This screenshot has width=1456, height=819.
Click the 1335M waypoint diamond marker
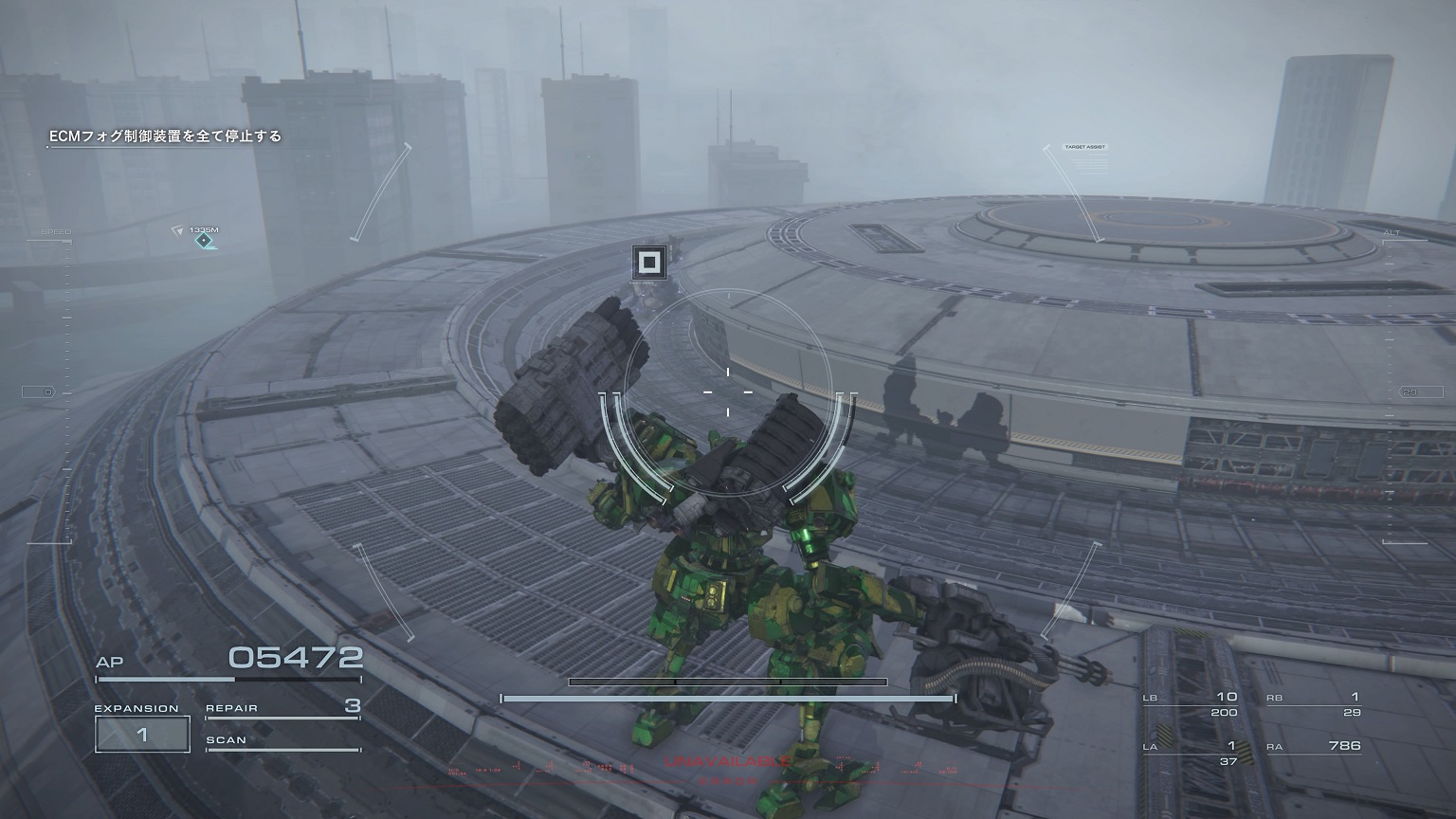tap(203, 242)
